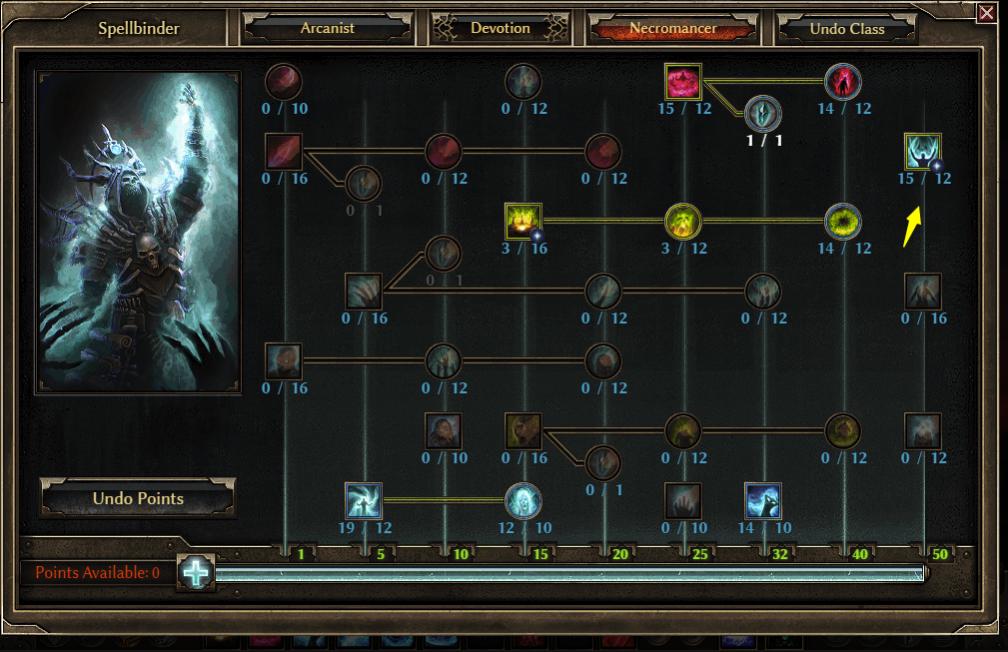Viewport: 1008px width, 652px height.
Task: Select the red circular skill at 14 / 12
Action: click(x=843, y=81)
